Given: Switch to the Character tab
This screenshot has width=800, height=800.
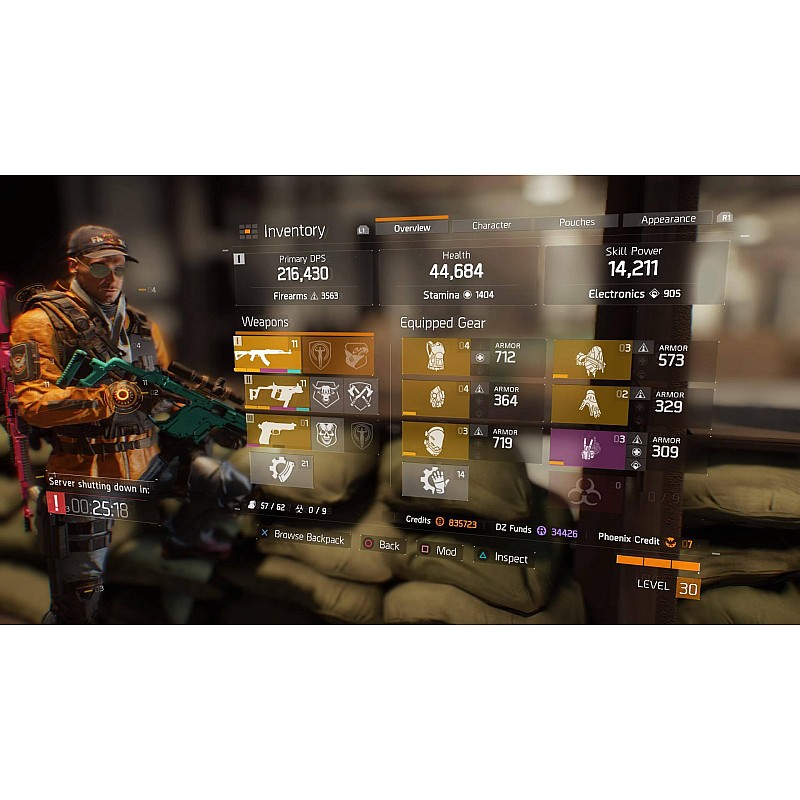Looking at the screenshot, I should coord(491,225).
